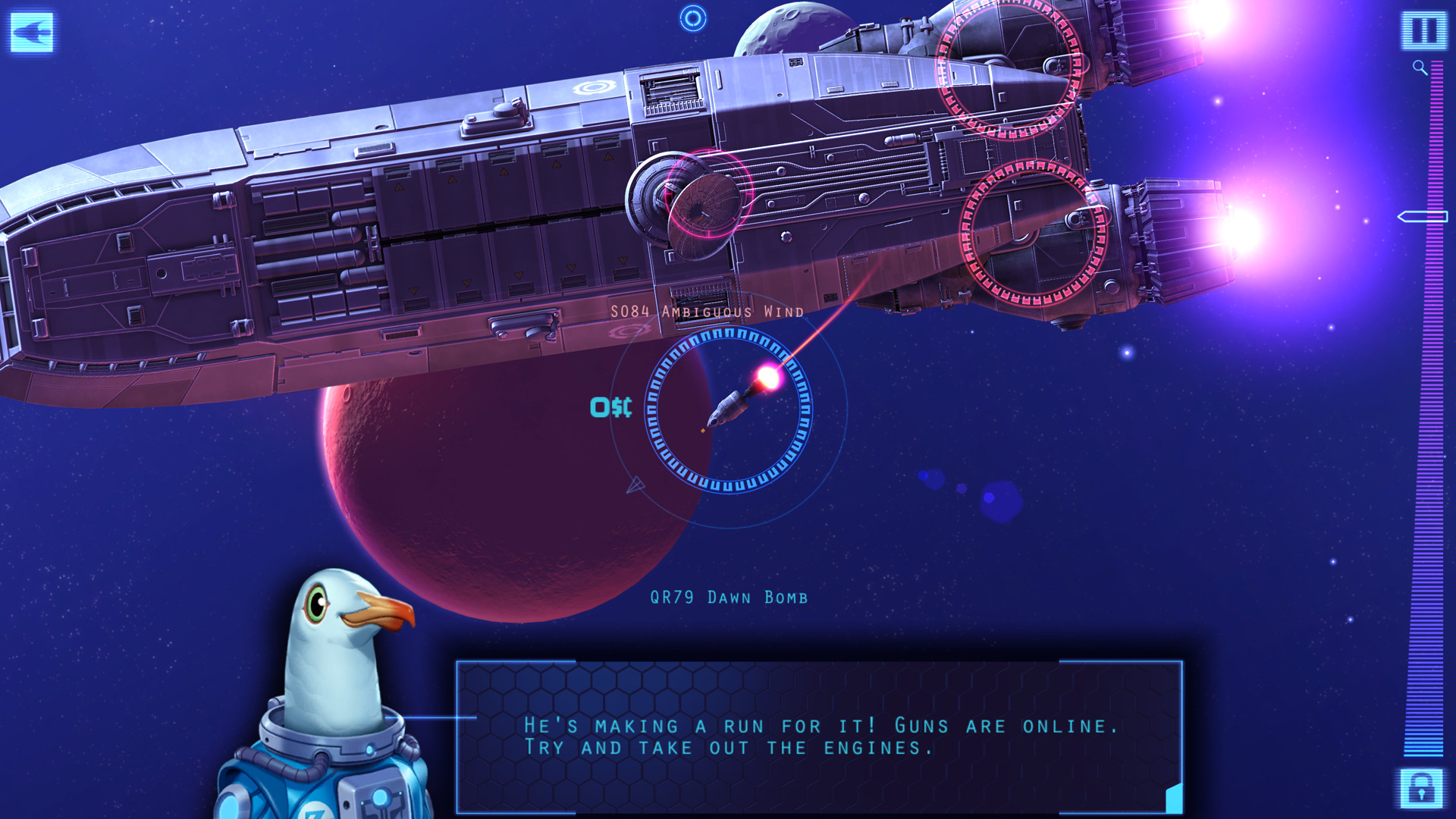Click the back arrow in the top-left corner
The image size is (1456, 819).
click(x=30, y=33)
